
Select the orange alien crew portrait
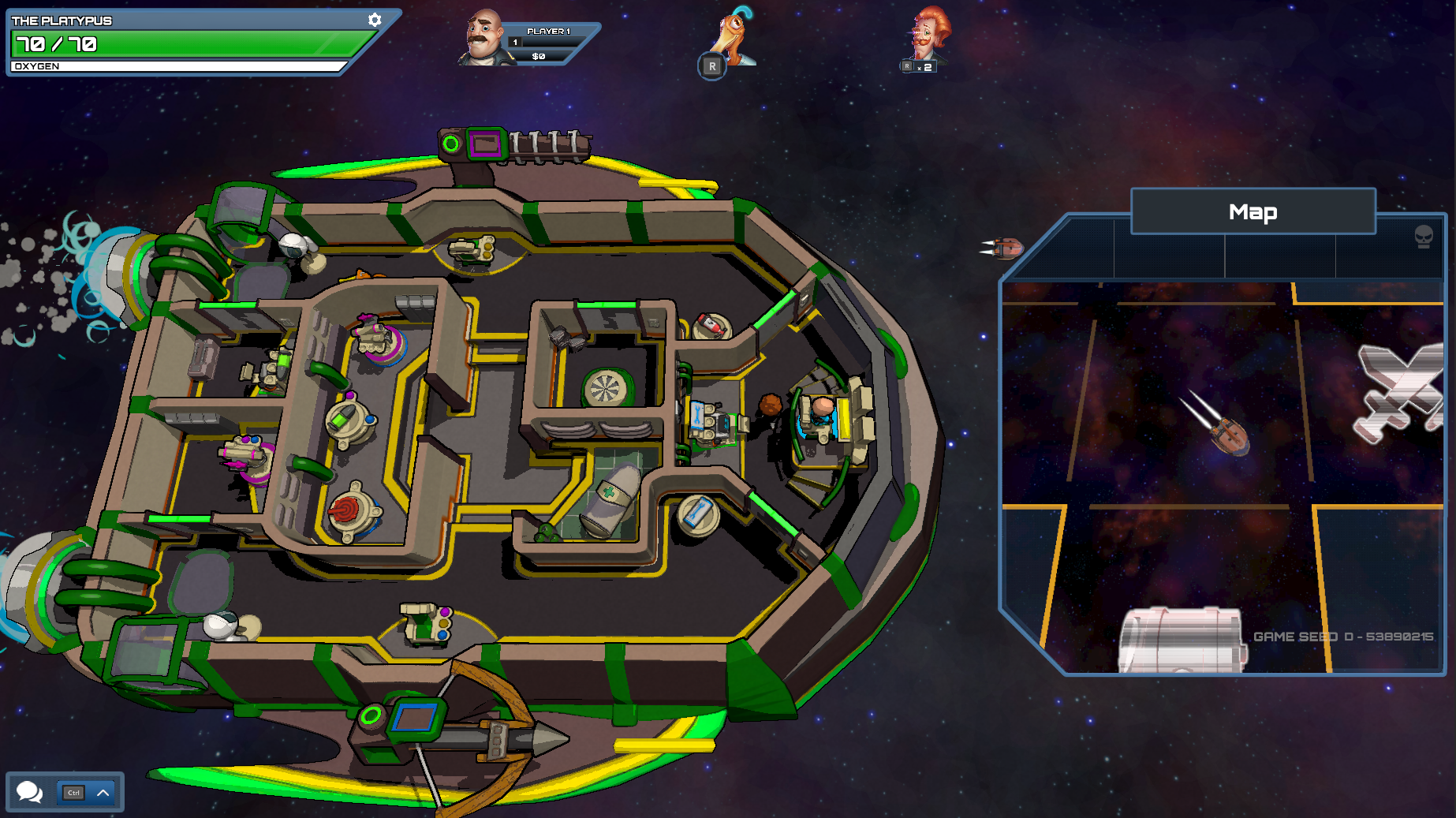734,36
